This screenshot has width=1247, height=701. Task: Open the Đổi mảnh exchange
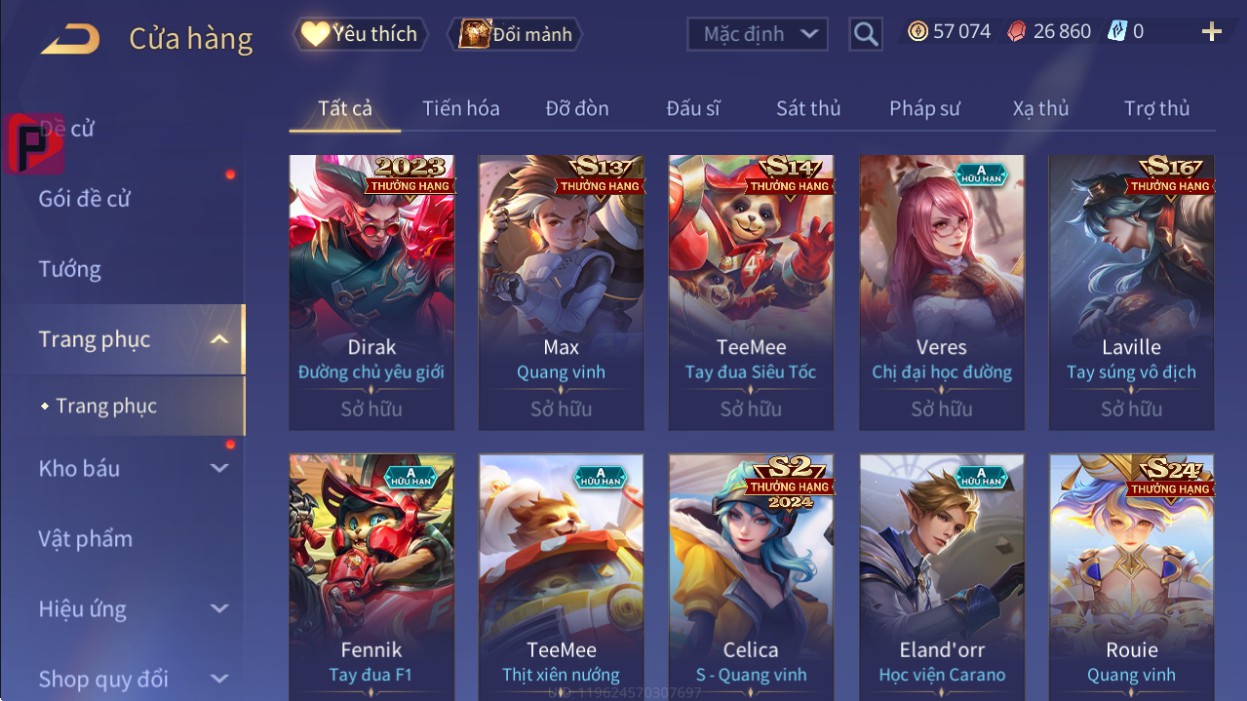[515, 34]
